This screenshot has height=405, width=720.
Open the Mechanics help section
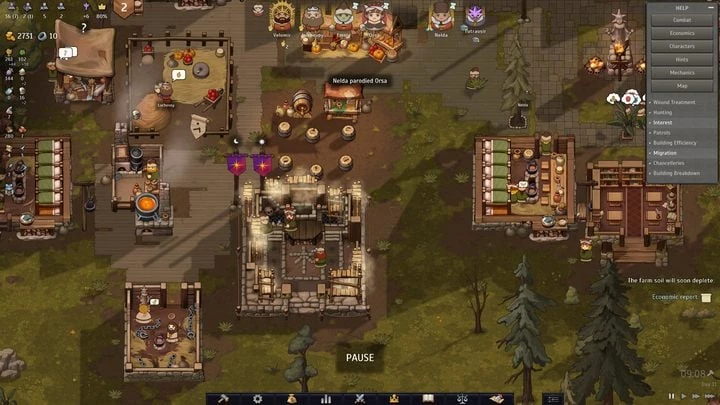[682, 72]
